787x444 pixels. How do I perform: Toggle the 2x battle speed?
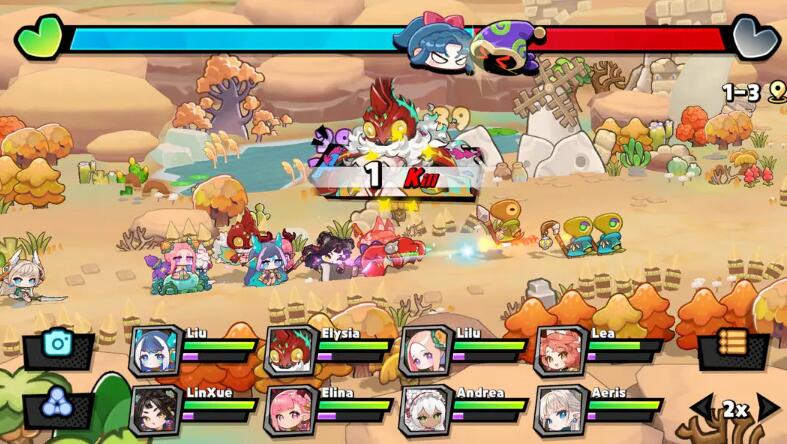tap(735, 409)
